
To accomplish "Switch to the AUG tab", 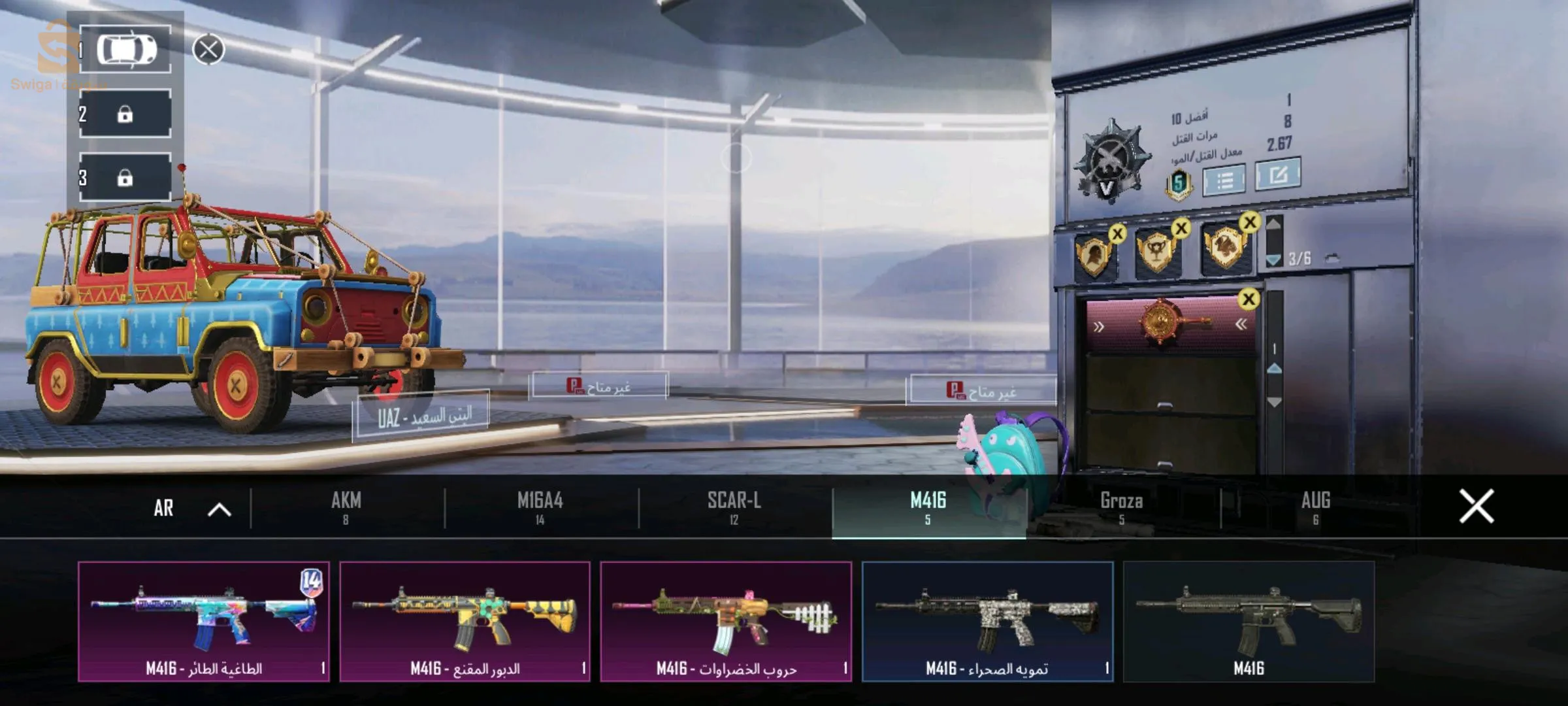I will tap(1315, 507).
